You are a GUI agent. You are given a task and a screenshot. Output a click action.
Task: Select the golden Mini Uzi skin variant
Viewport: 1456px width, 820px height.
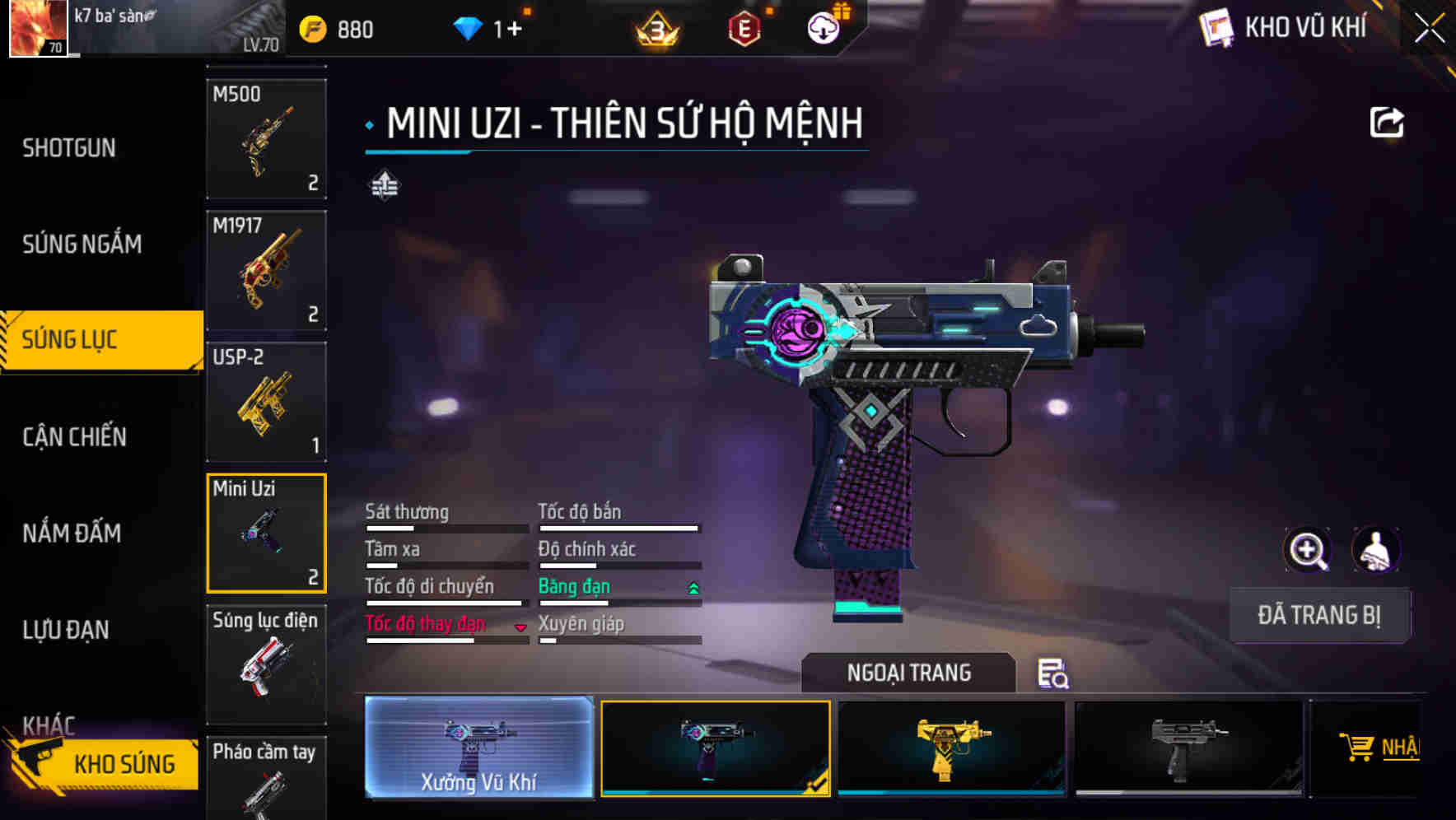[x=954, y=748]
